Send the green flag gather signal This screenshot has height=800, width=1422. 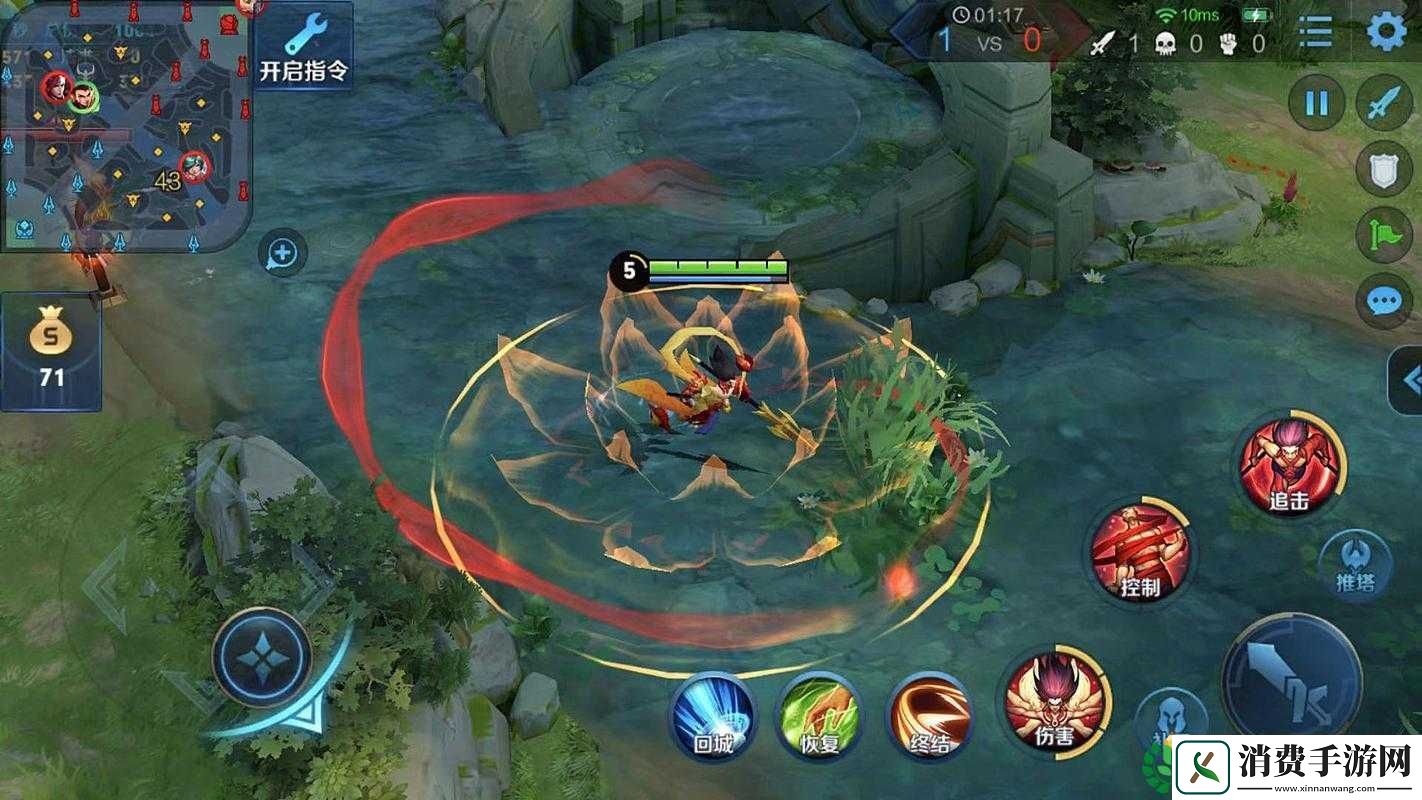pos(1384,235)
